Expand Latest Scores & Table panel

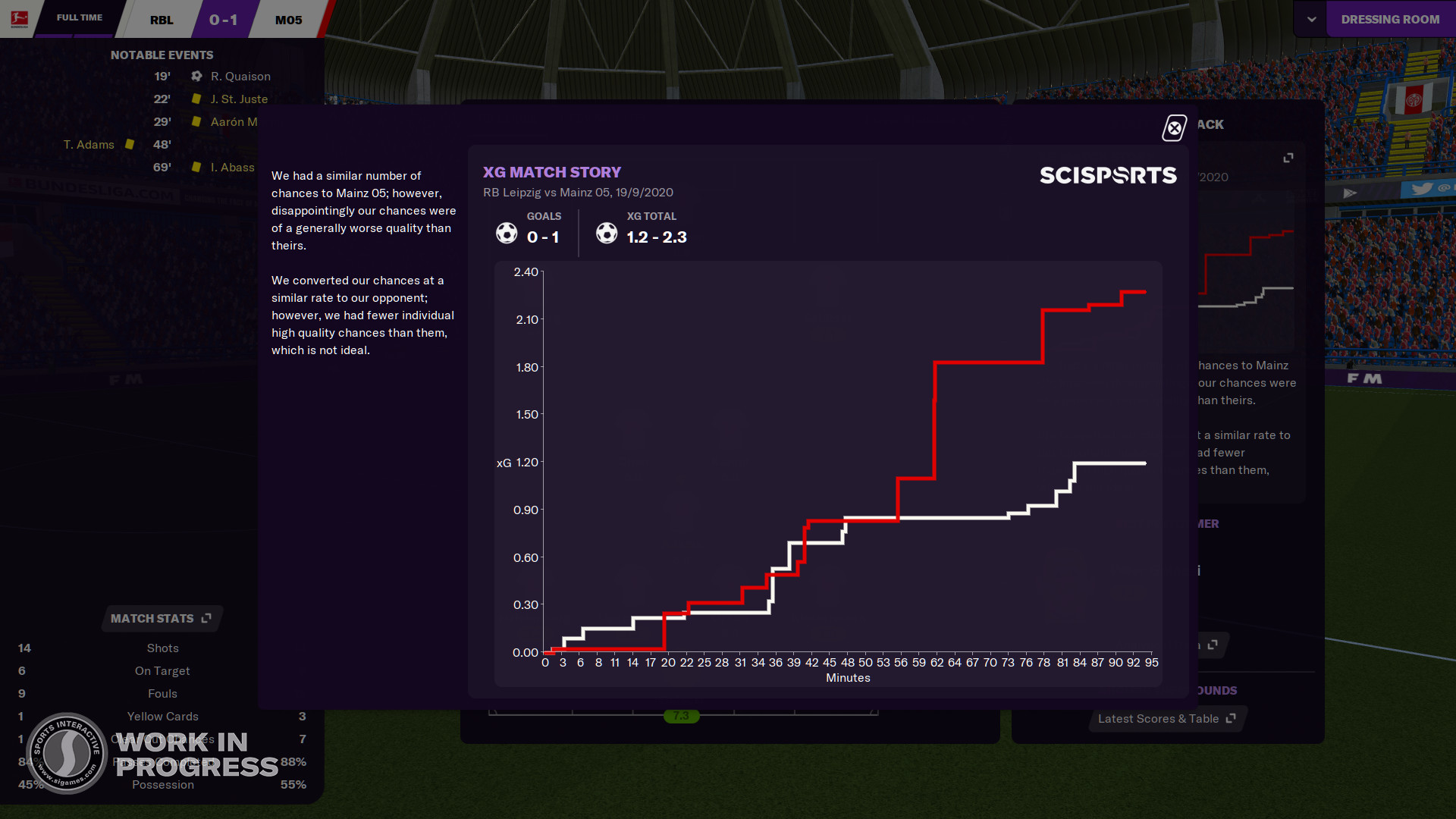[x=1229, y=718]
